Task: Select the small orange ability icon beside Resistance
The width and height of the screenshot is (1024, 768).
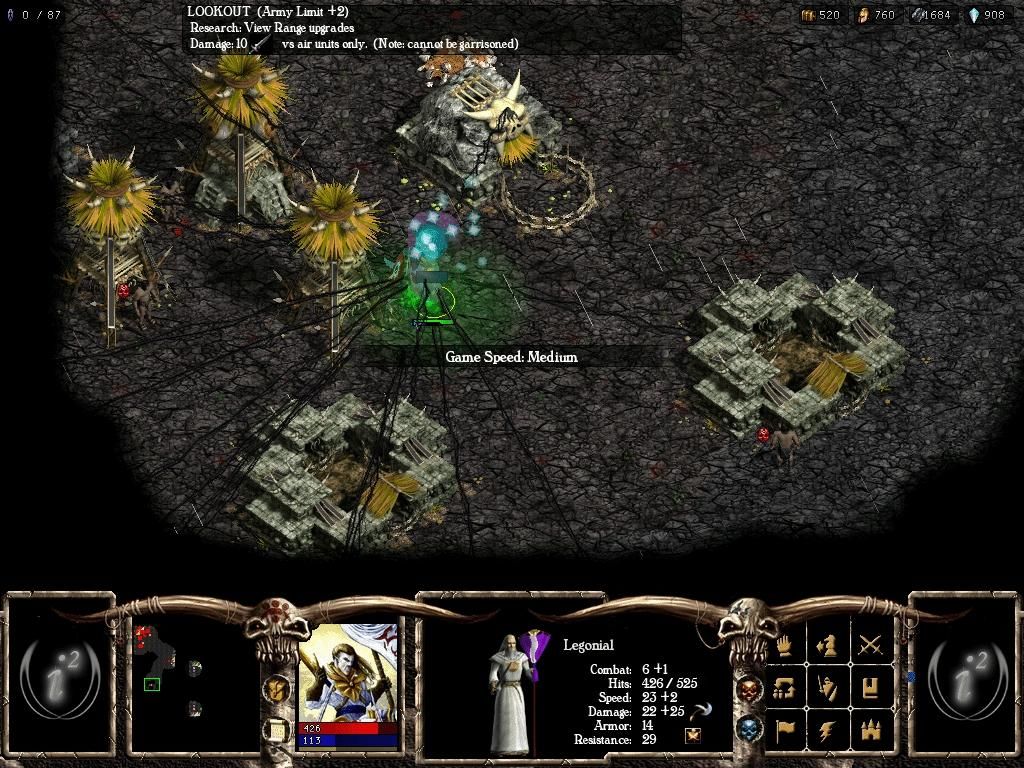Action: point(691,736)
